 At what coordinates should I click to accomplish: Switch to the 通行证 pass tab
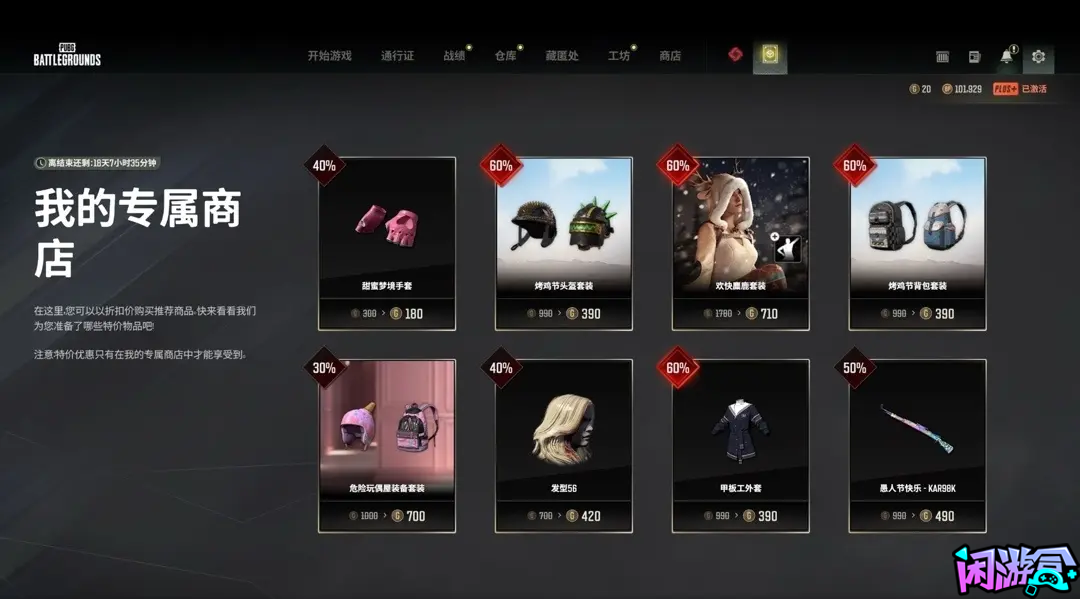(397, 56)
